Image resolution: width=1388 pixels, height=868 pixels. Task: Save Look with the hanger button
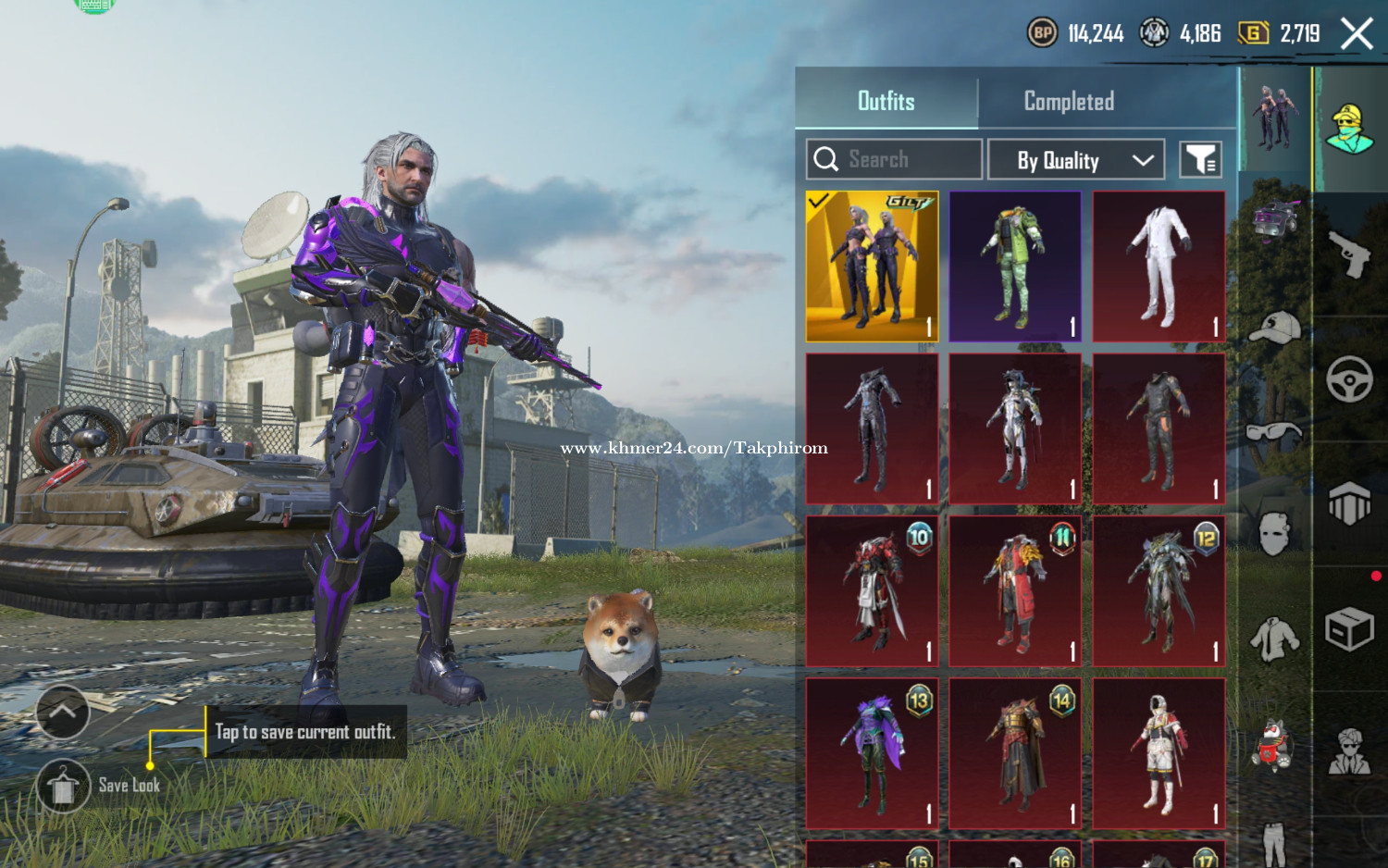click(x=63, y=786)
